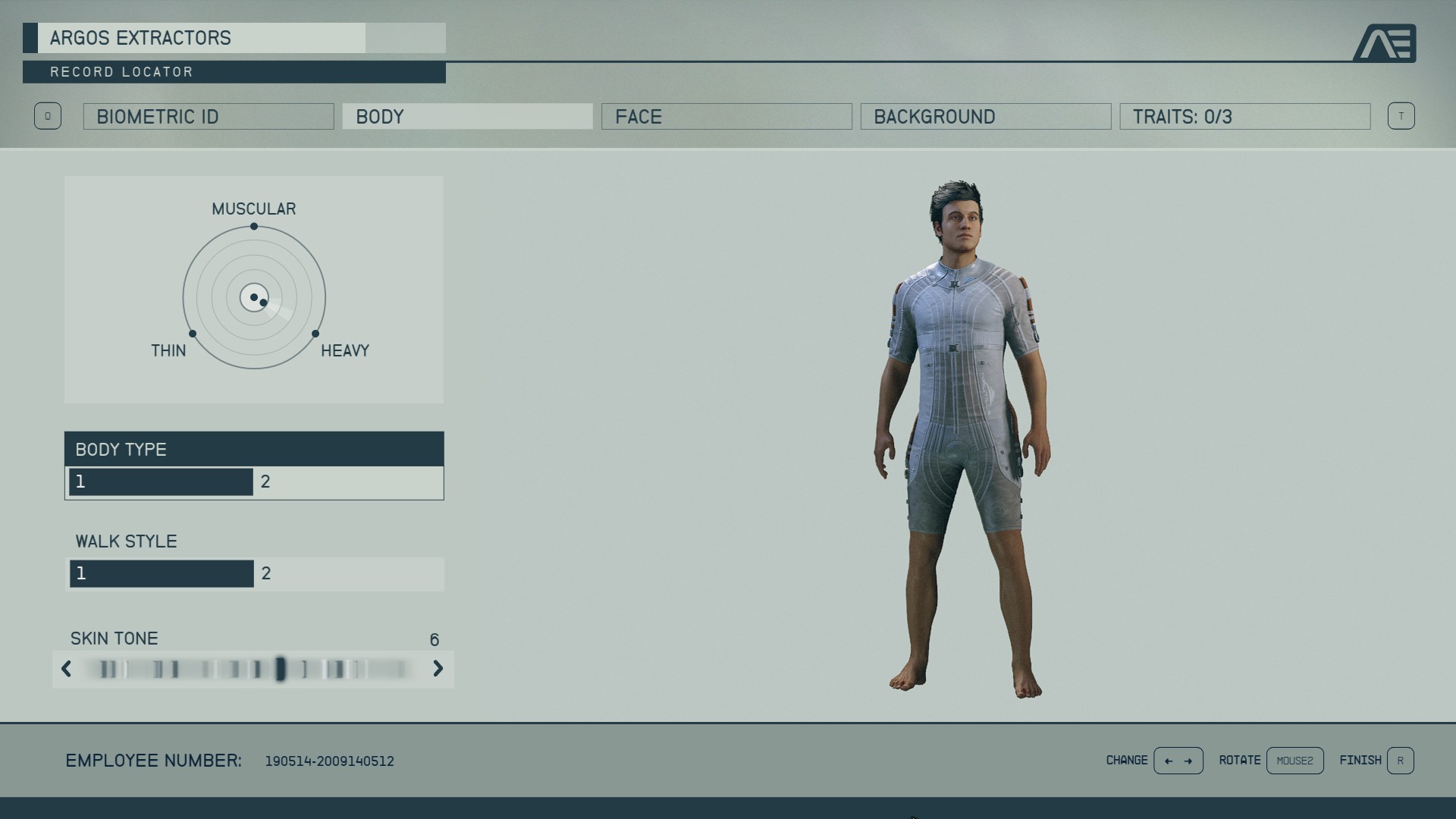Viewport: 1456px width, 819px height.
Task: Keep Body Type 1 selected
Action: [x=161, y=482]
